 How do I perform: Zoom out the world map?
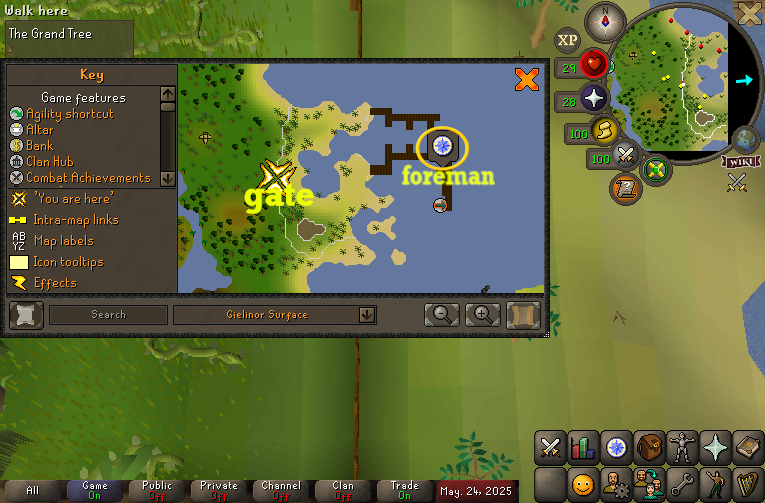441,315
